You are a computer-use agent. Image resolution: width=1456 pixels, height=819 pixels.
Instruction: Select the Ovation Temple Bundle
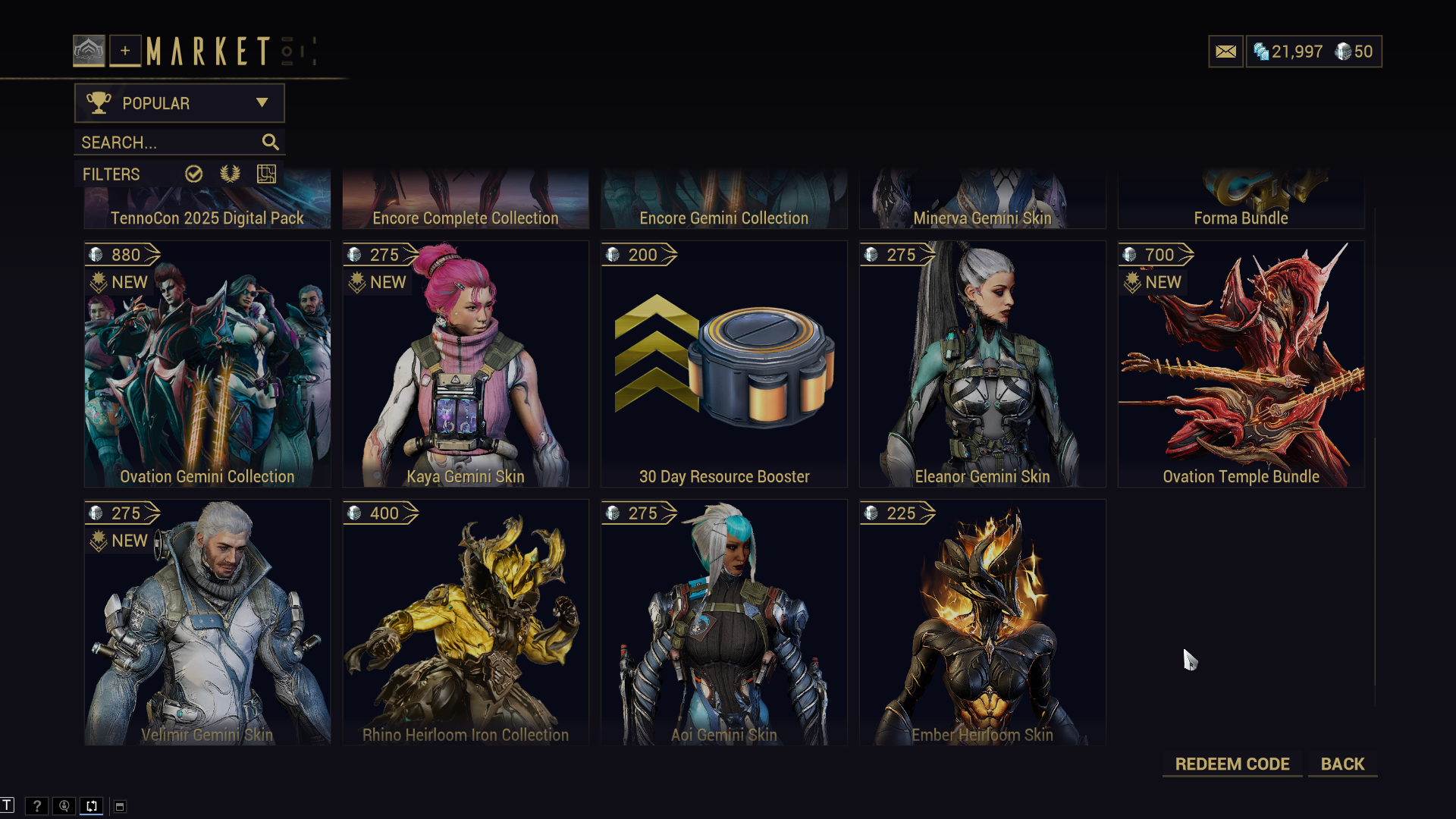point(1241,364)
